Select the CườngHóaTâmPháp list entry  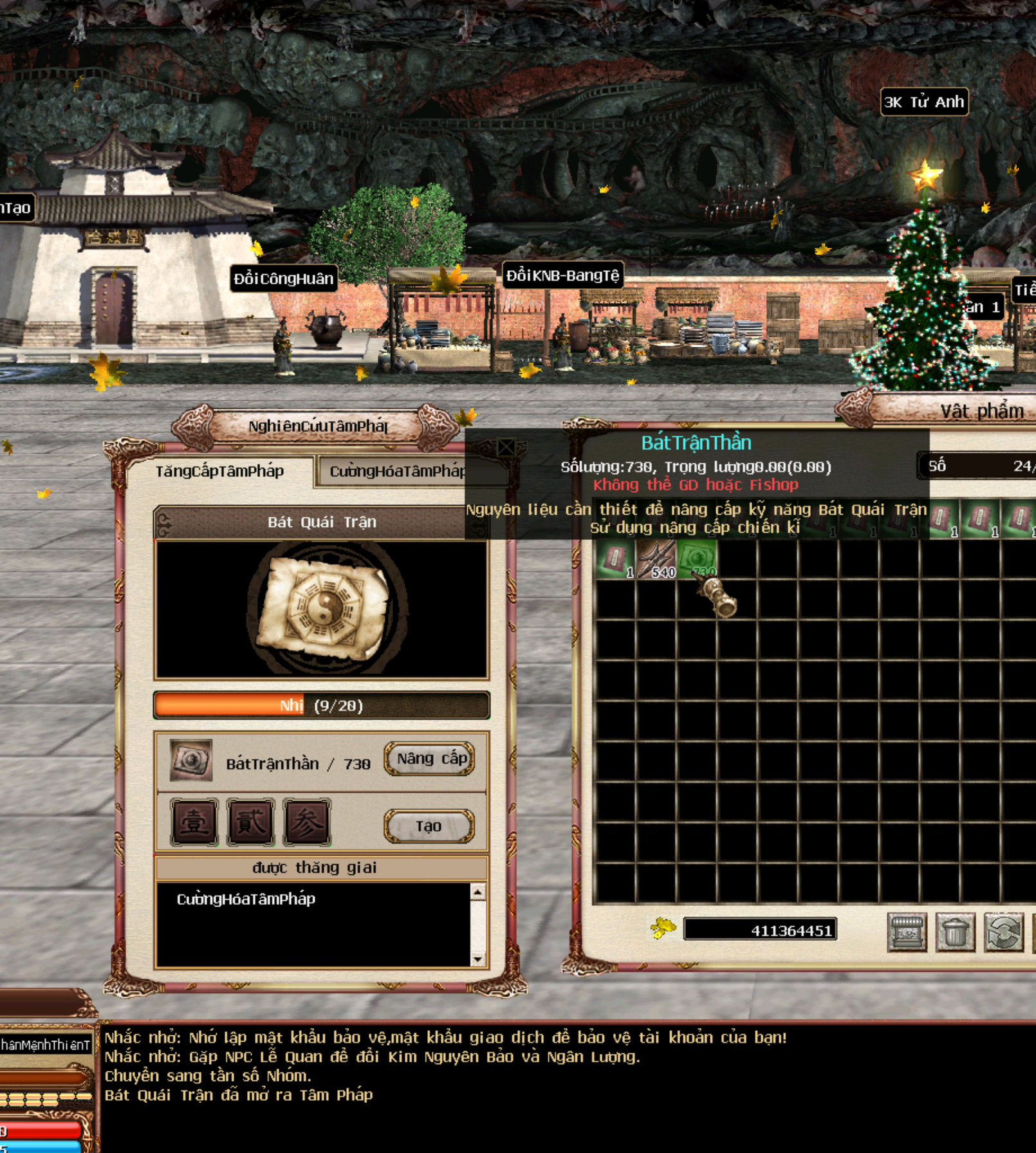coord(246,899)
